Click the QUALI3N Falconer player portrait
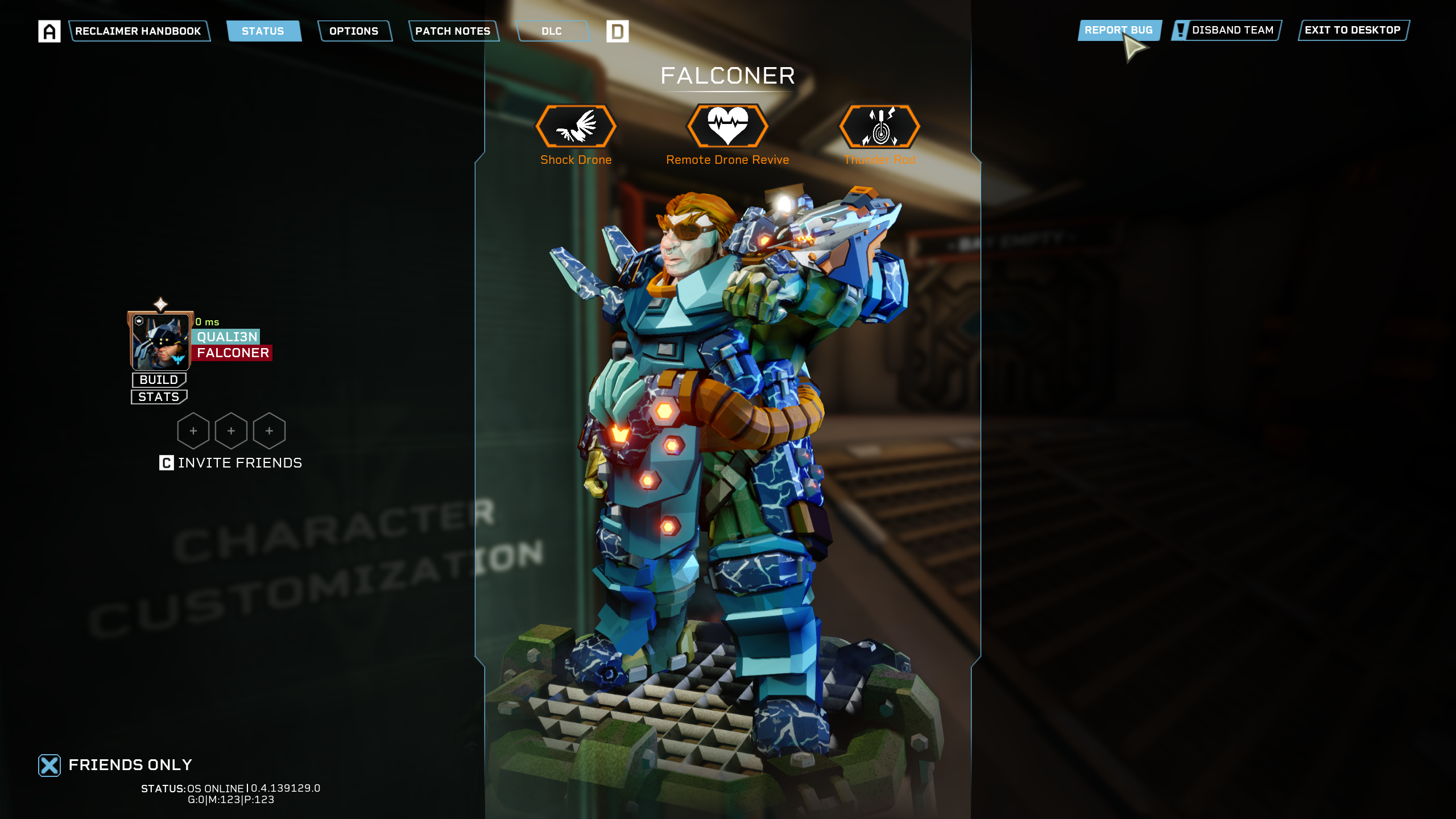Image resolution: width=1456 pixels, height=819 pixels. (x=160, y=341)
